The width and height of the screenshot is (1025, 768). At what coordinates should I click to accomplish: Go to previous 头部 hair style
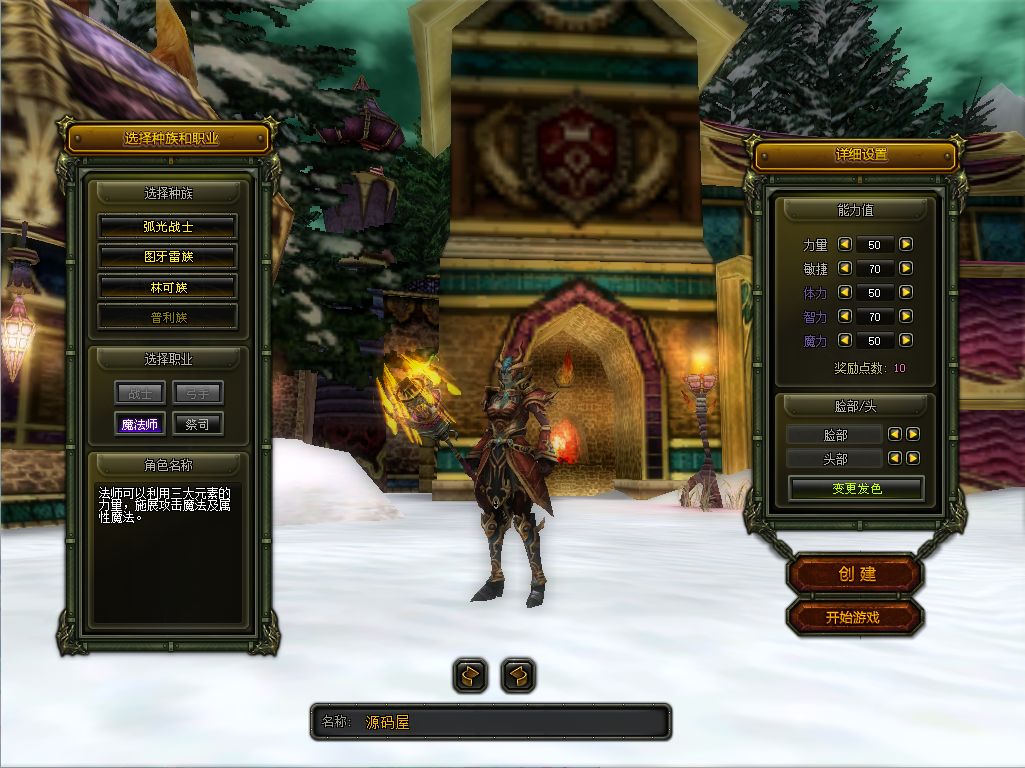click(895, 458)
